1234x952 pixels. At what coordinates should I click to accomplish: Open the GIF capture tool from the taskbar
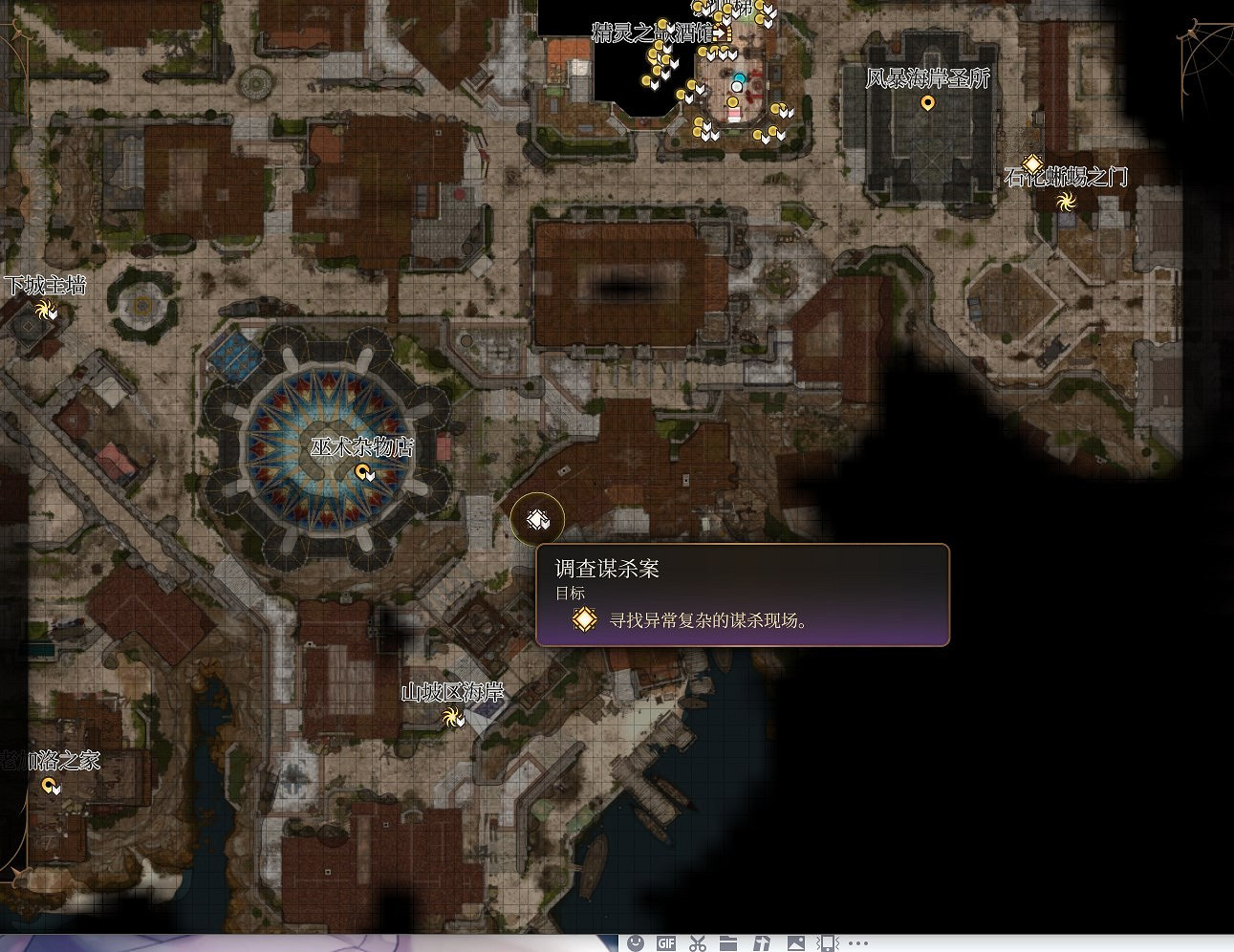[x=667, y=942]
